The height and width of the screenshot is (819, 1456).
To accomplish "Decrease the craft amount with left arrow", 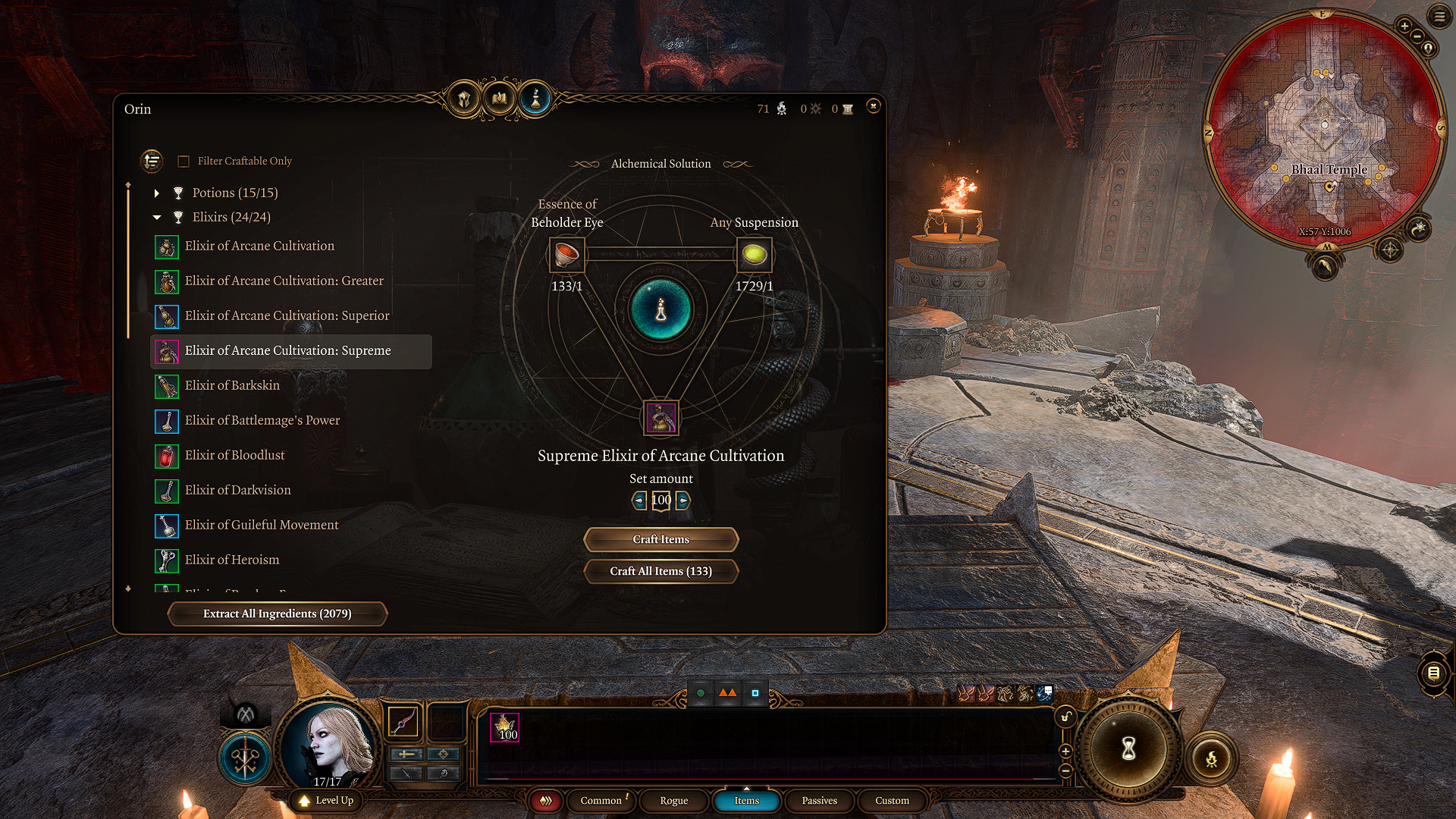I will pyautogui.click(x=639, y=500).
